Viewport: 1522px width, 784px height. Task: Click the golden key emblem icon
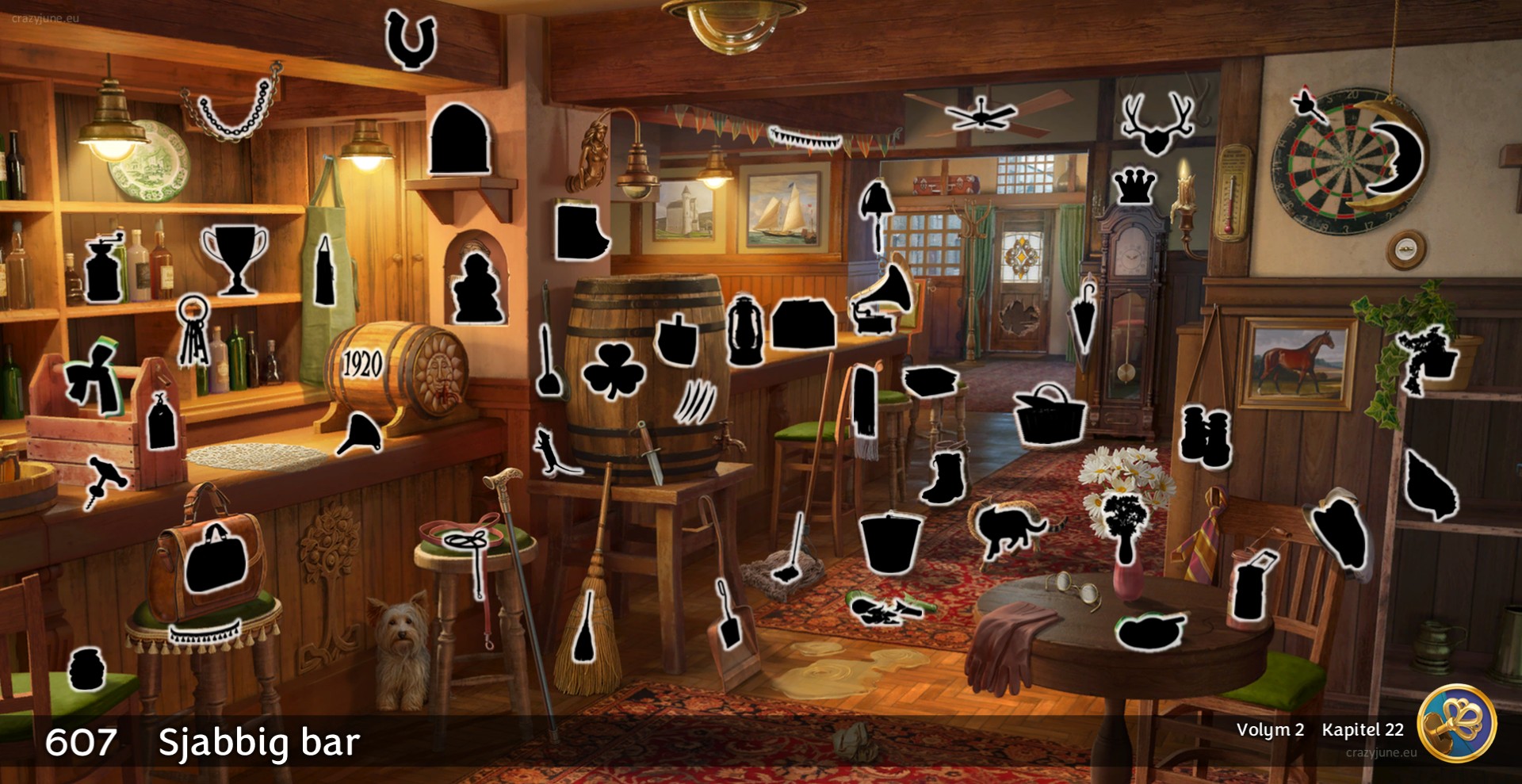(x=1455, y=724)
